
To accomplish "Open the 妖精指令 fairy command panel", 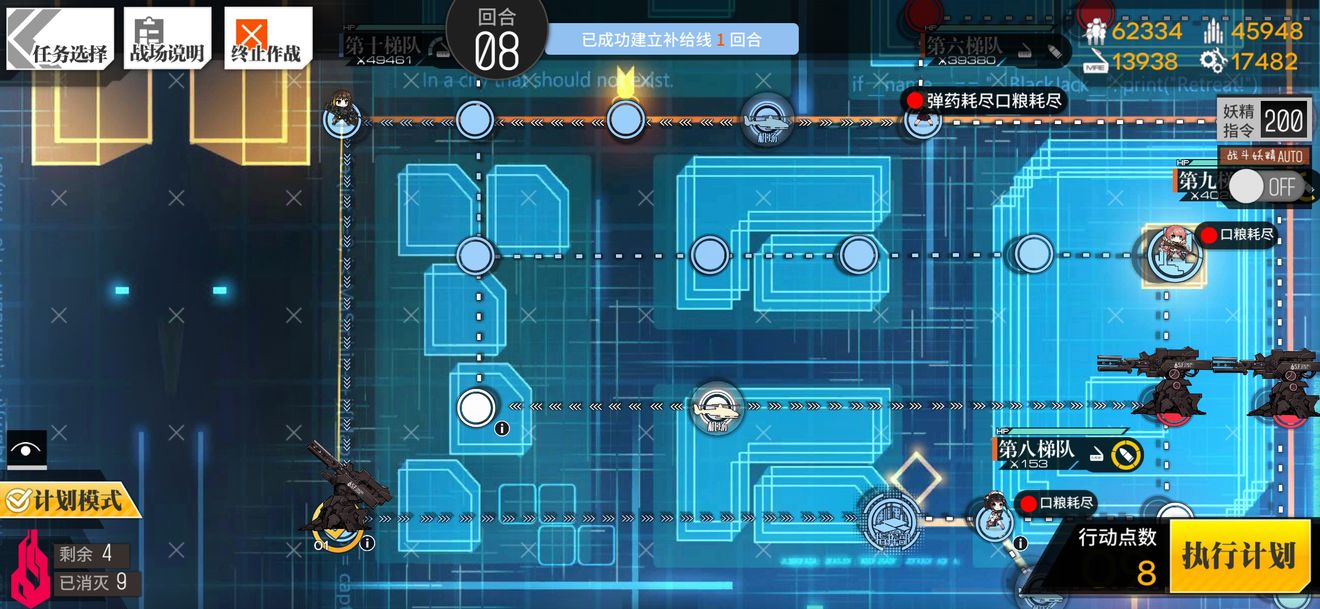I will click(x=1264, y=120).
